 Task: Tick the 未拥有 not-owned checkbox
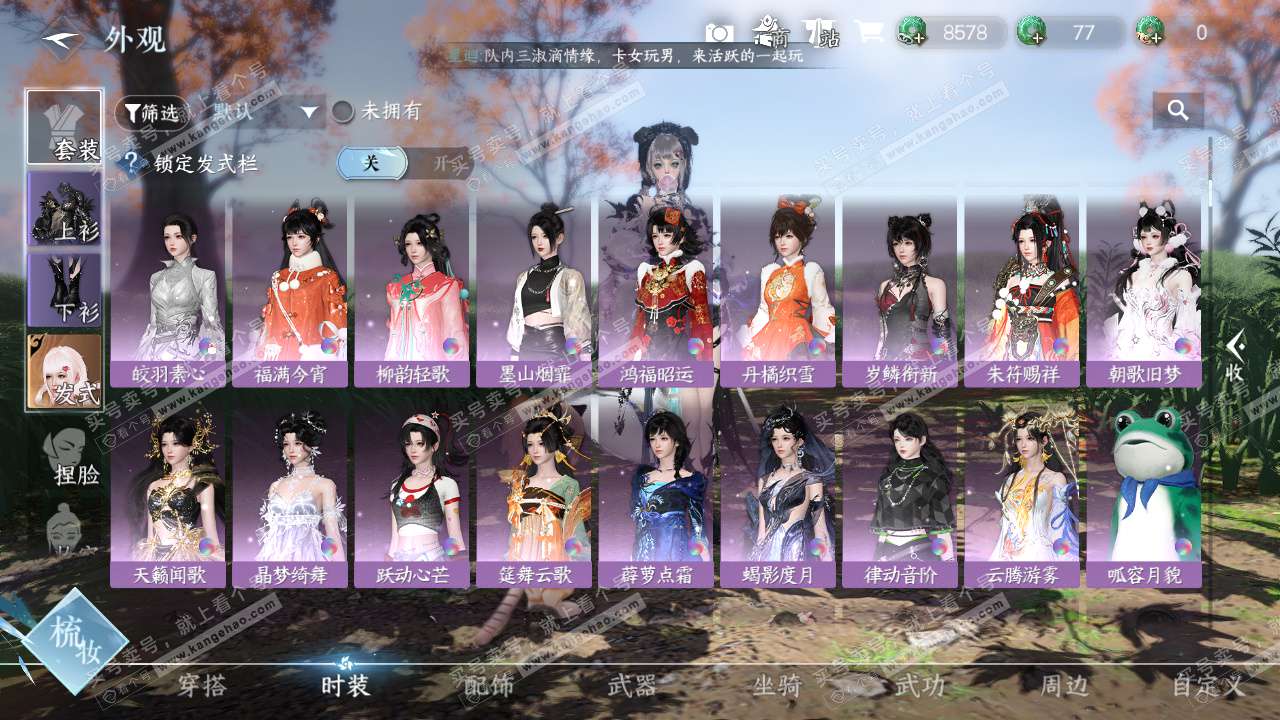[343, 112]
